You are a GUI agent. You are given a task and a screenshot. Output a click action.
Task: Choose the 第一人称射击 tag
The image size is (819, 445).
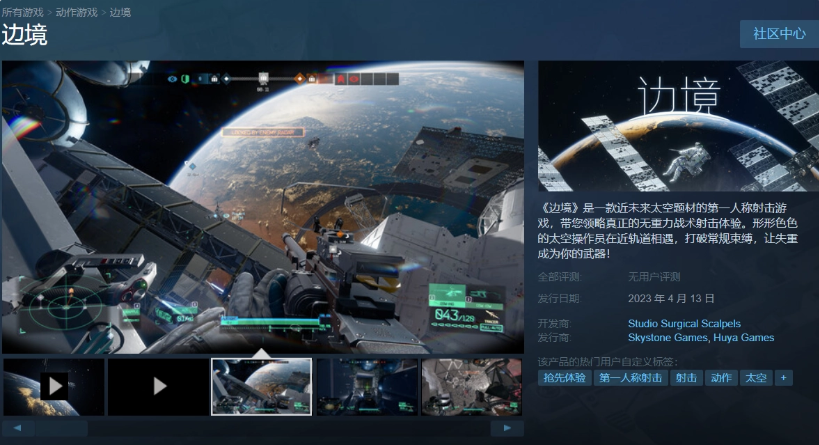tap(630, 378)
